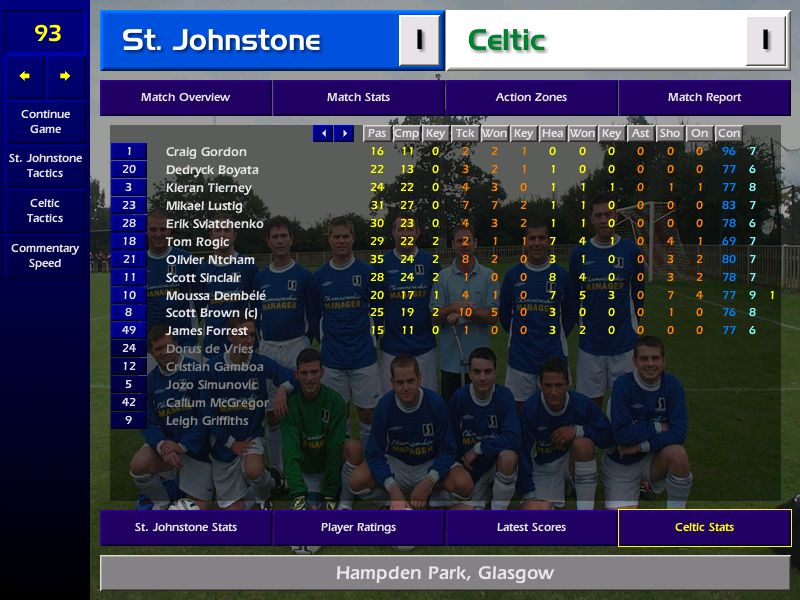Click the yellow back arrow button
Screen dimensions: 800x600
[x=25, y=76]
